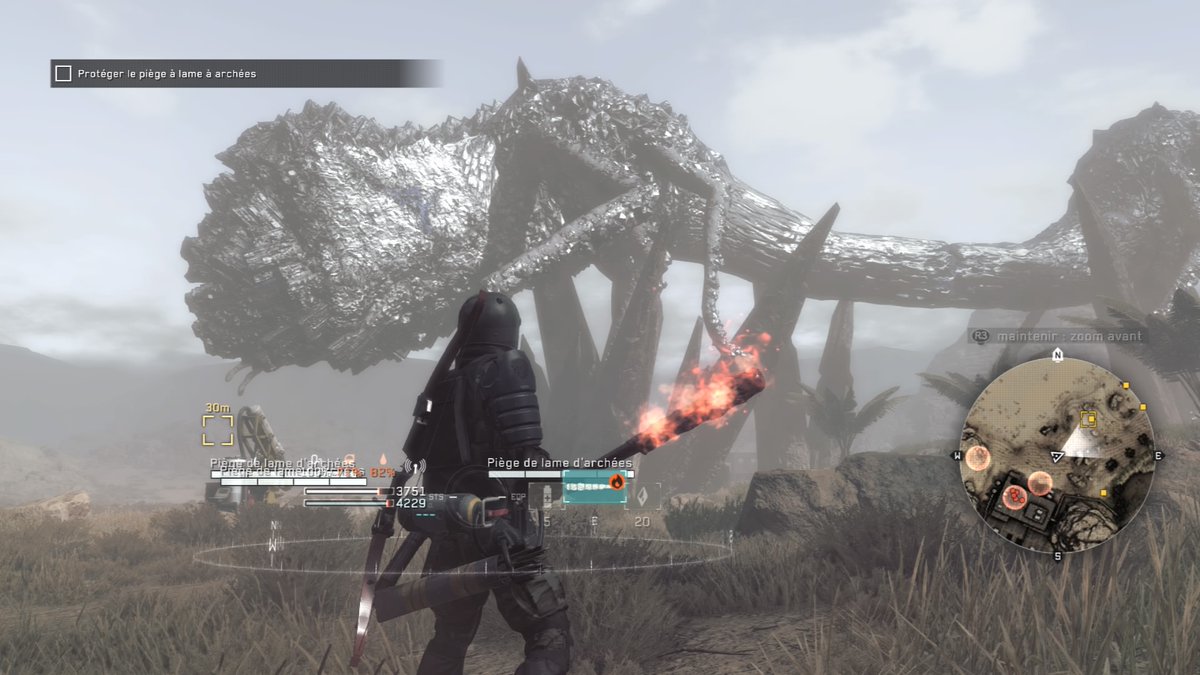Image resolution: width=1200 pixels, height=675 pixels.
Task: Select the yellow 30m waypoint bracket marker
Action: [x=217, y=429]
